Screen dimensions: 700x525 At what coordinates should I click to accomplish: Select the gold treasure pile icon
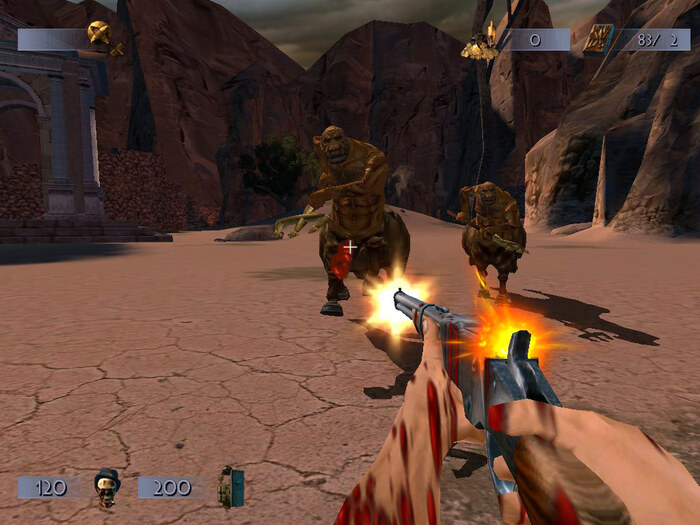(480, 44)
